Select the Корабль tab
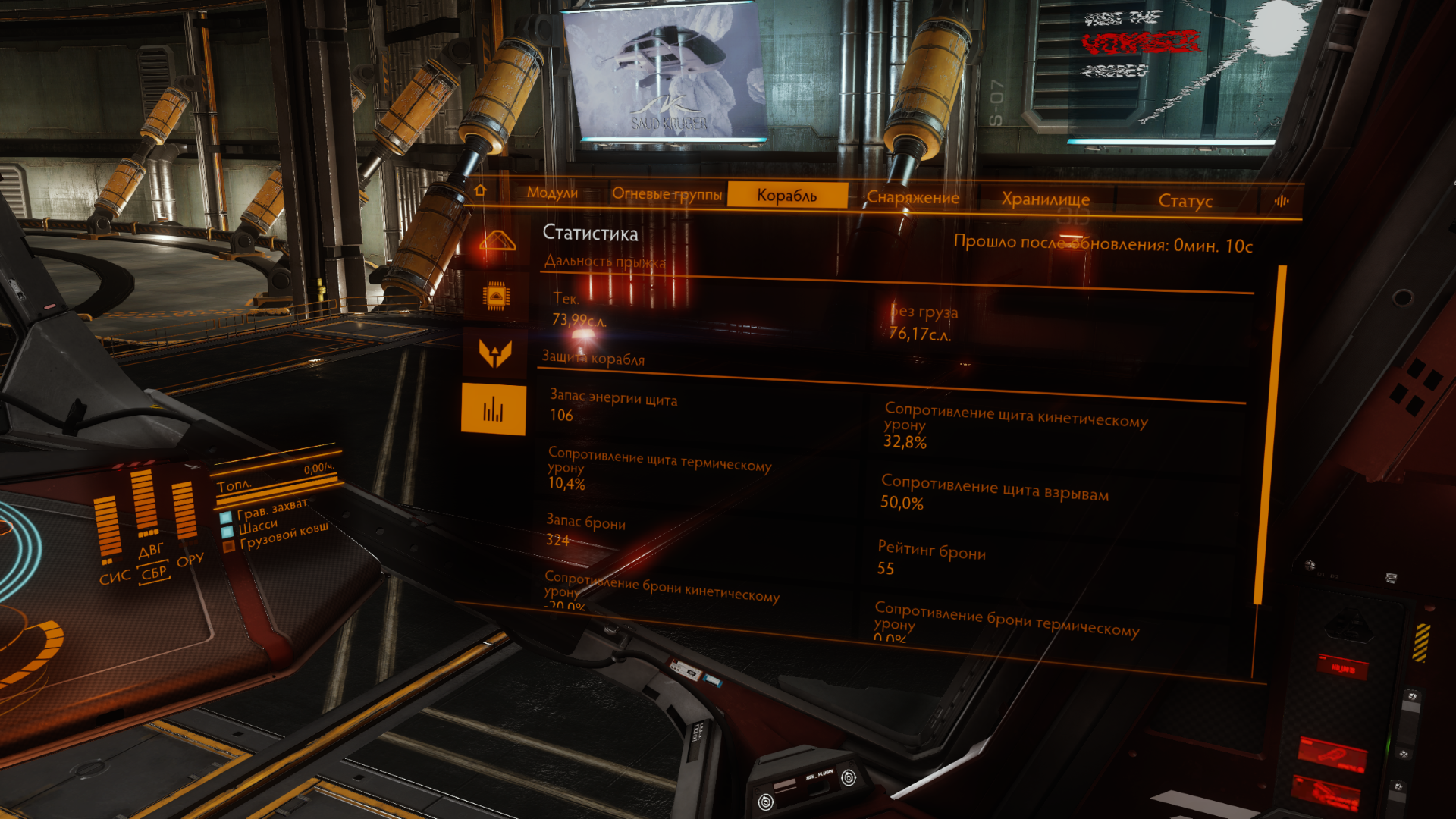The height and width of the screenshot is (819, 1456). click(x=787, y=195)
